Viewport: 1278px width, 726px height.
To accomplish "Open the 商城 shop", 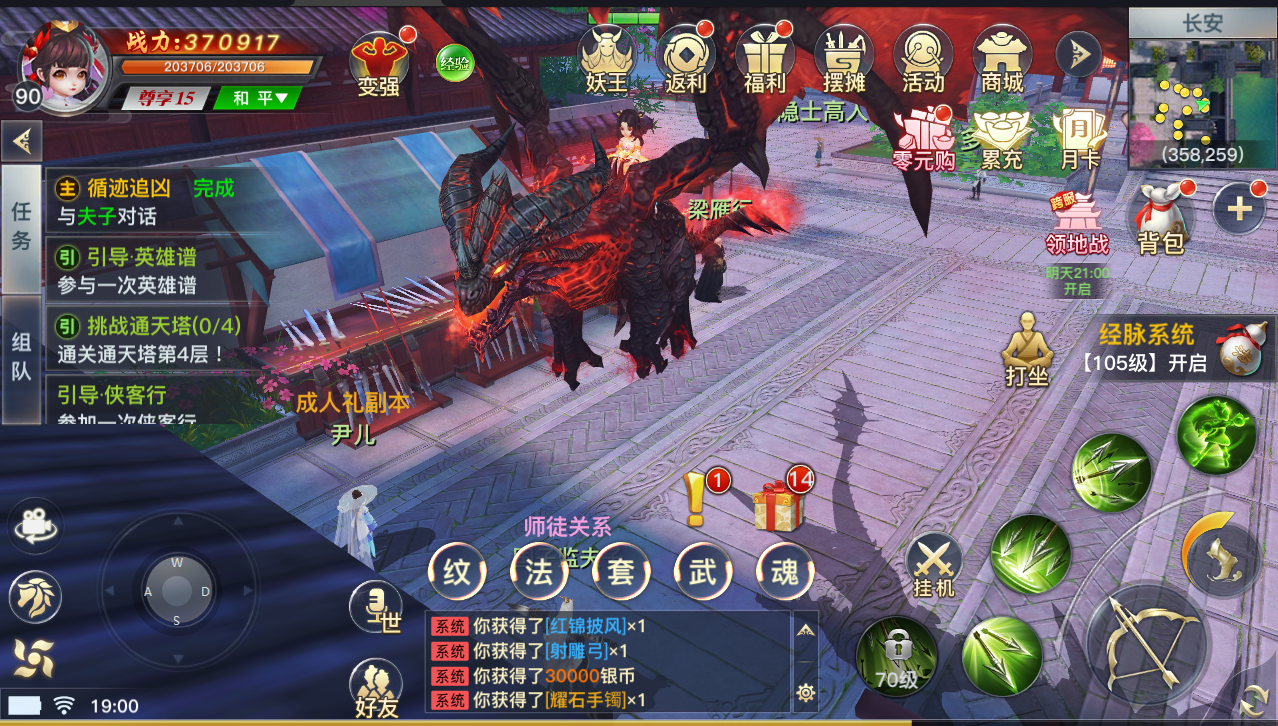I will 1002,58.
